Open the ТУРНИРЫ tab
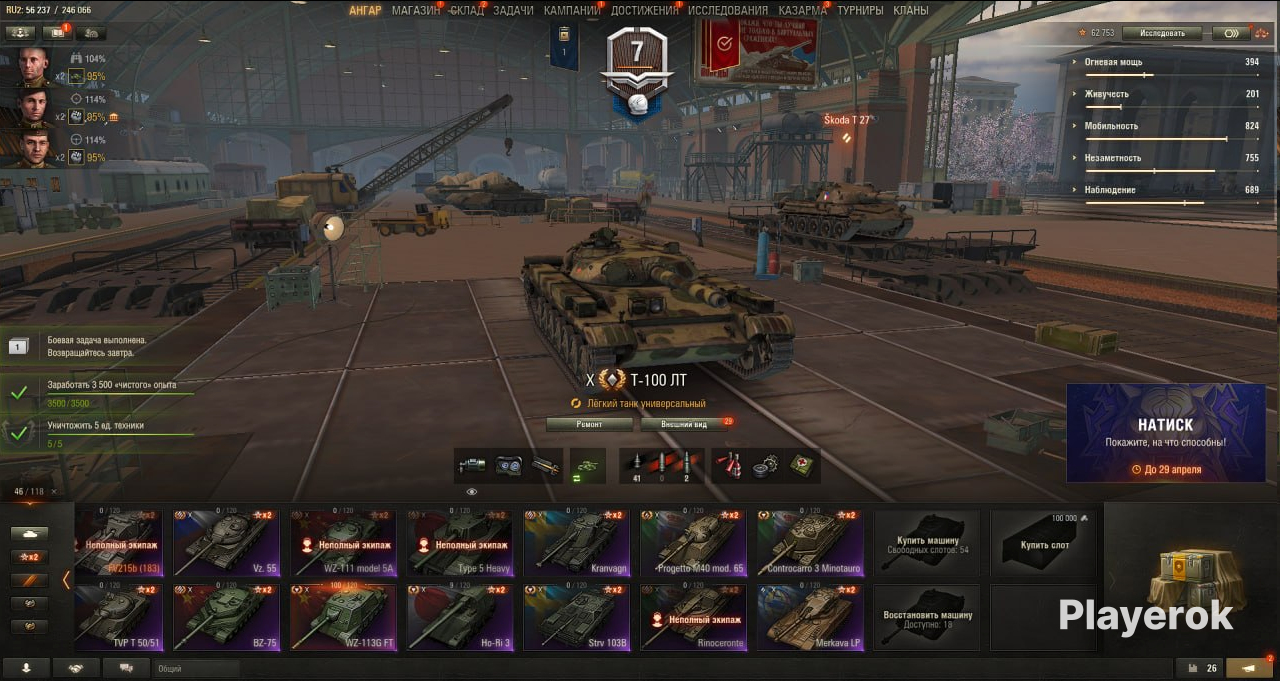Image resolution: width=1280 pixels, height=681 pixels. pyautogui.click(x=860, y=10)
